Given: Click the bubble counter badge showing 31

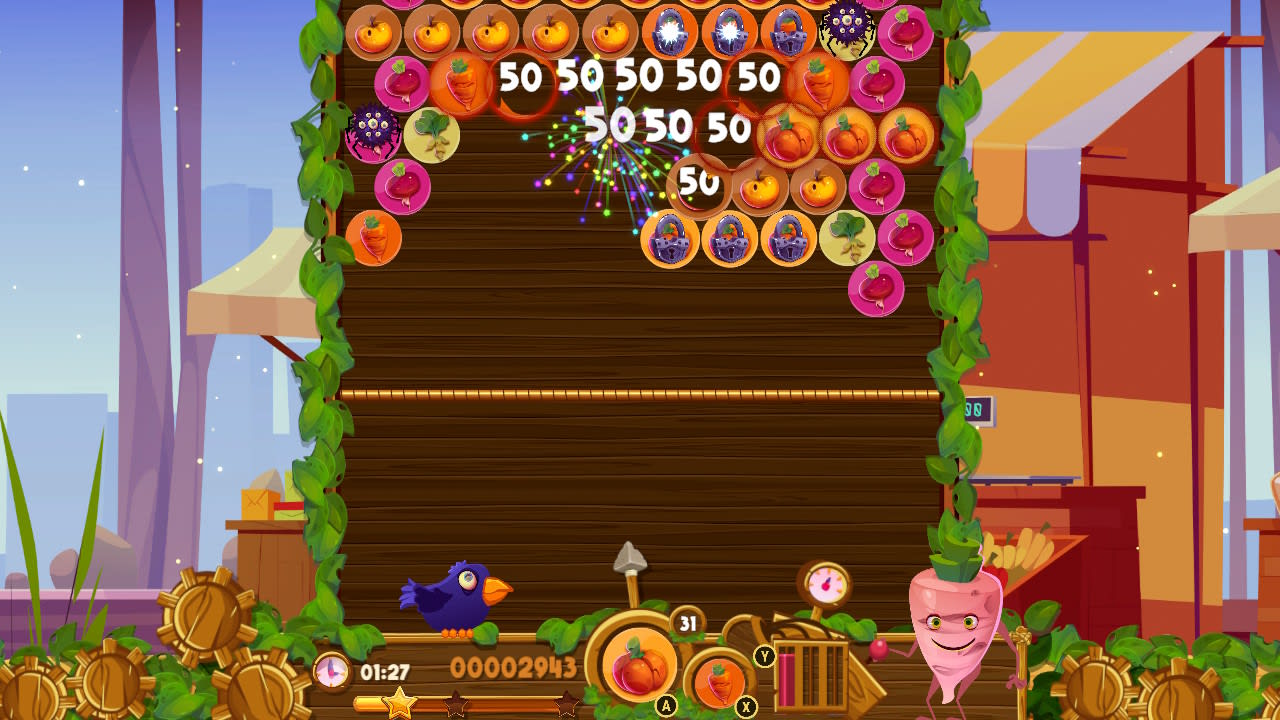Looking at the screenshot, I should [686, 623].
